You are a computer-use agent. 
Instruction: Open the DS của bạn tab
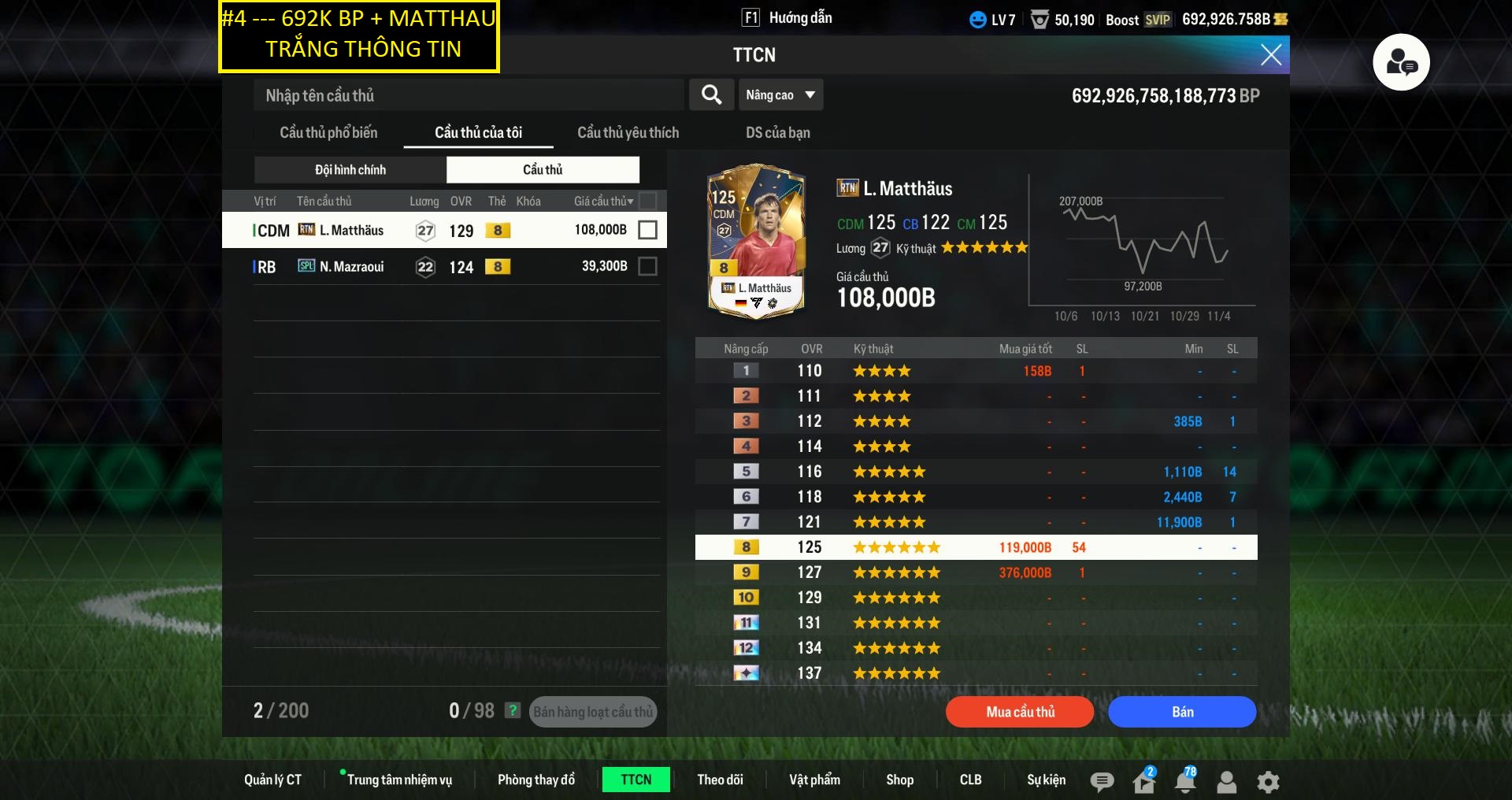[777, 132]
